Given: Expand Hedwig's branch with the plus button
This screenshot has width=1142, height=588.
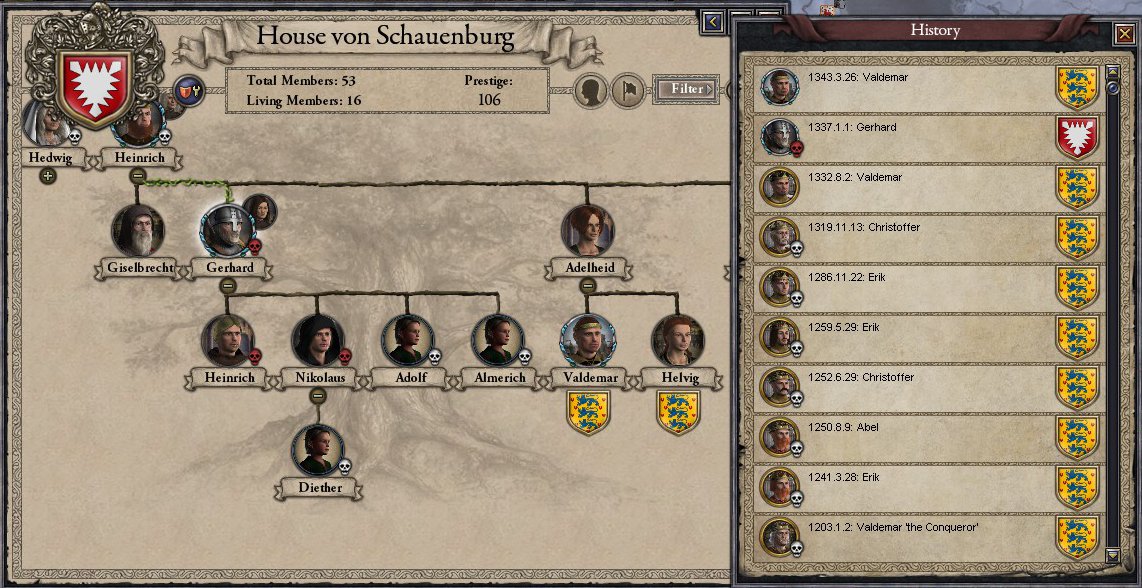Looking at the screenshot, I should click(47, 176).
